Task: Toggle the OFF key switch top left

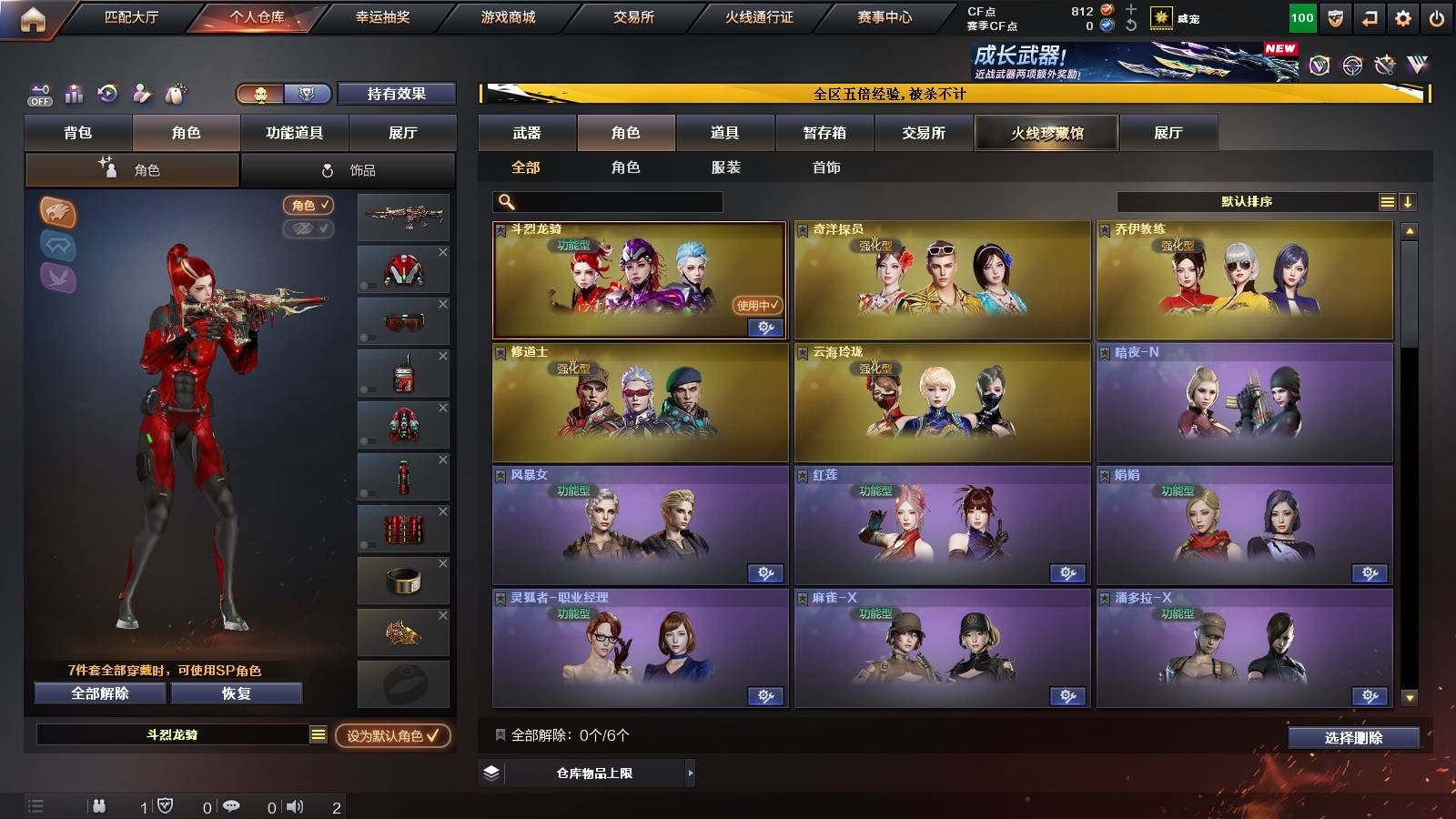Action: tap(38, 94)
